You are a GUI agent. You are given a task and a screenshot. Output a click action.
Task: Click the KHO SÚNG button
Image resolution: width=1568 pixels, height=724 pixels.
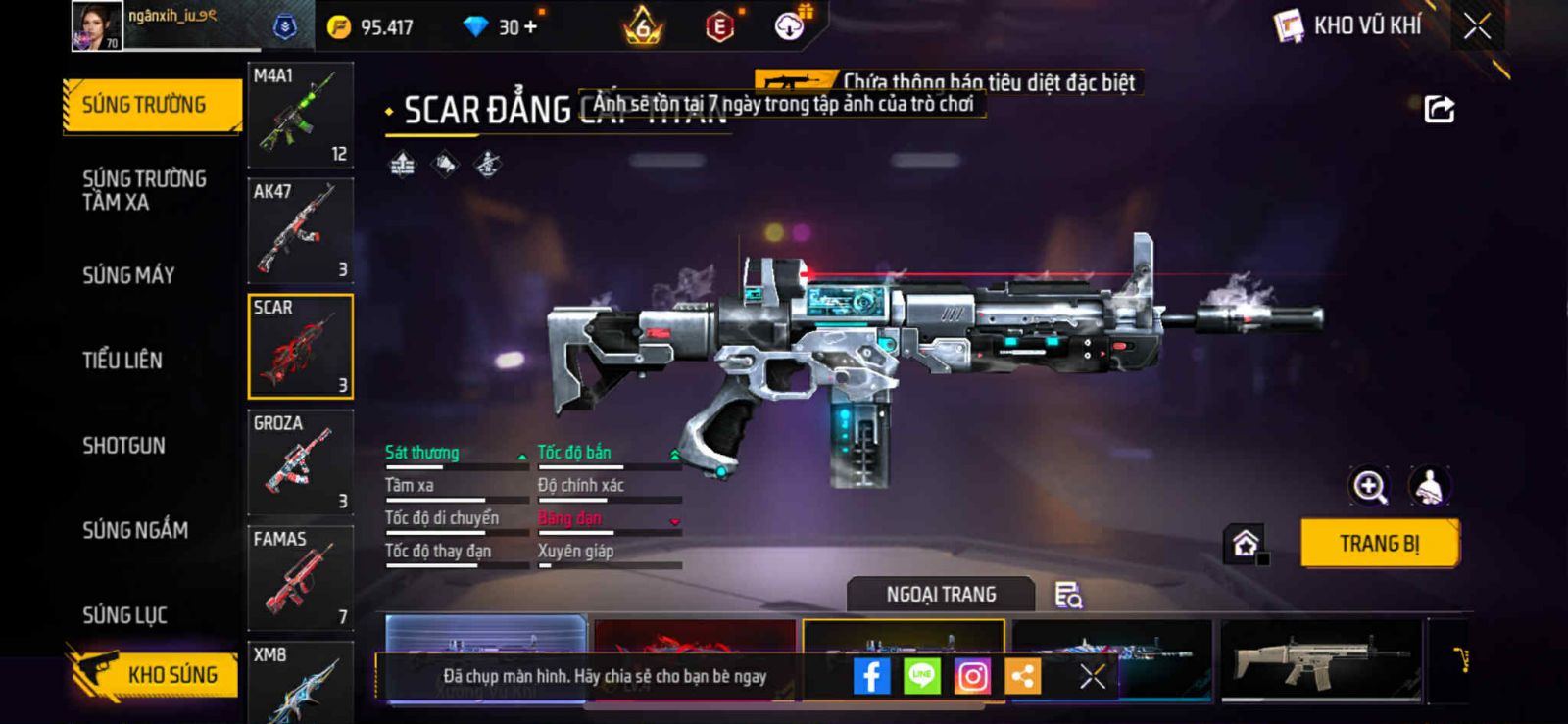155,674
